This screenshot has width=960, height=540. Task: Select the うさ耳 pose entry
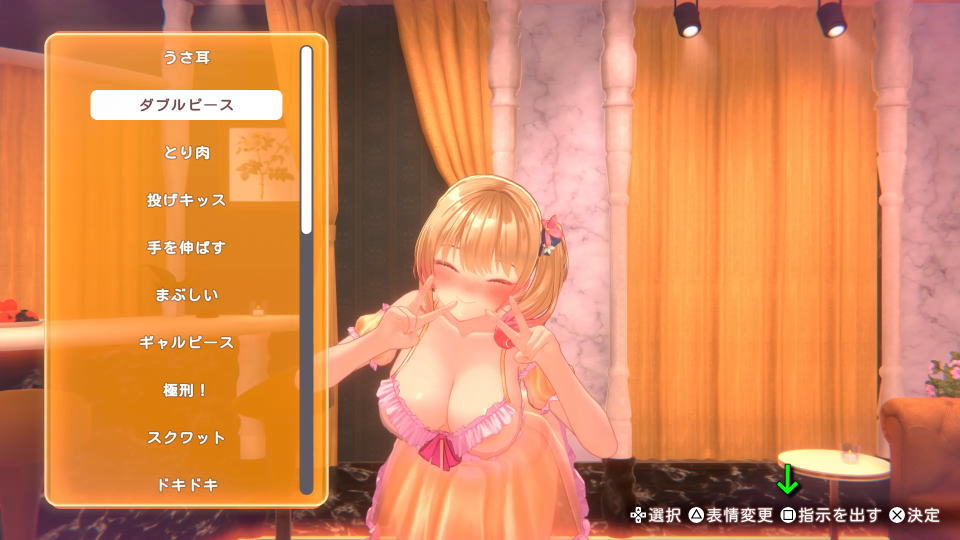[x=186, y=58]
